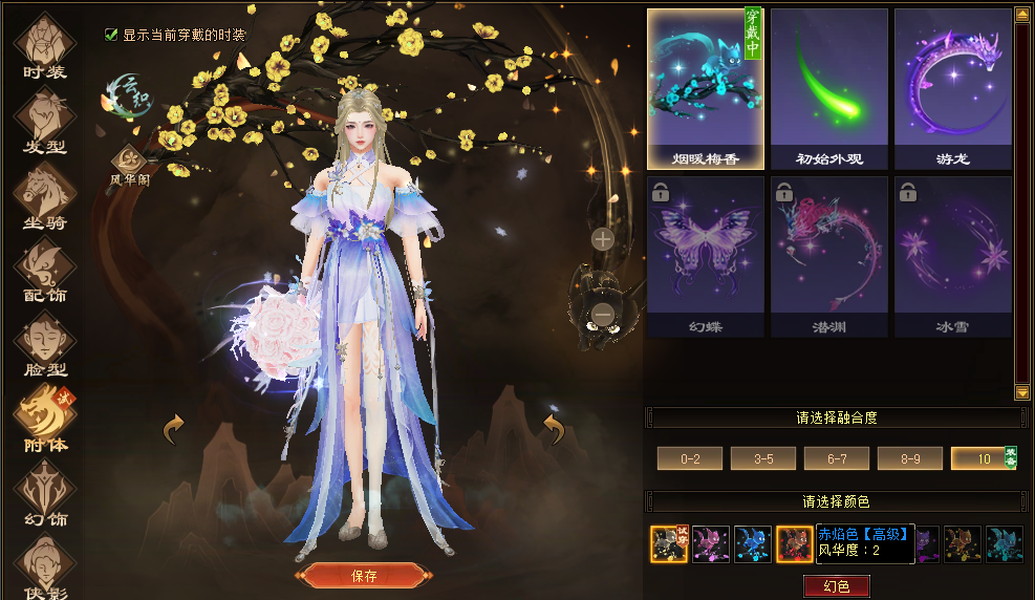Screen dimensions: 1035x600
Task: Pick the locked 幻蝶 butterfly appearance
Action: [x=705, y=256]
